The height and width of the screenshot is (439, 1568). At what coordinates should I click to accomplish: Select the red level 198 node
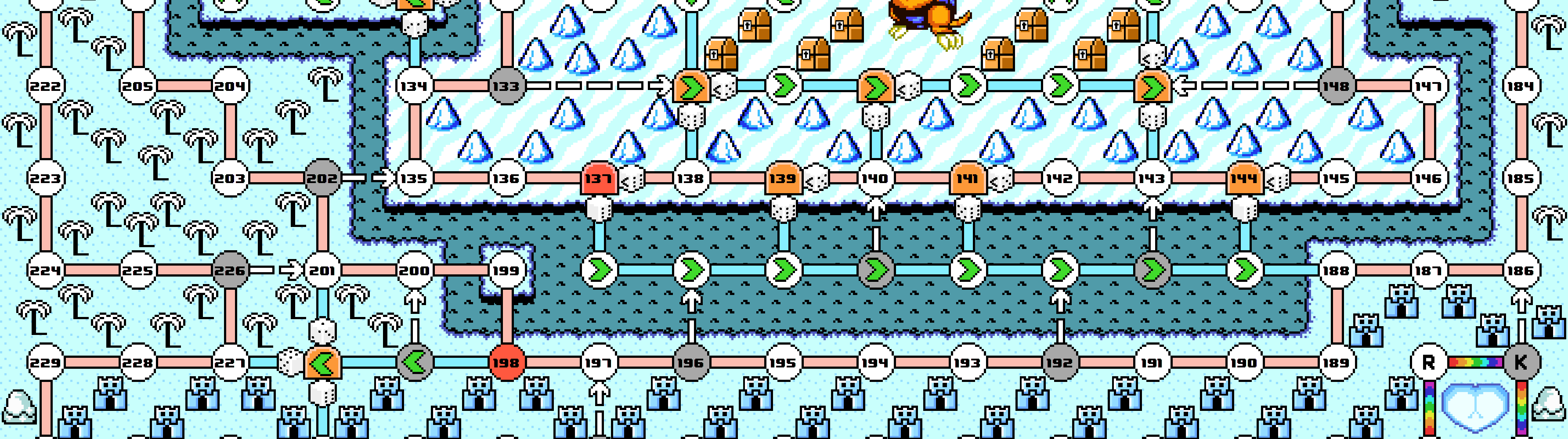pyautogui.click(x=506, y=362)
